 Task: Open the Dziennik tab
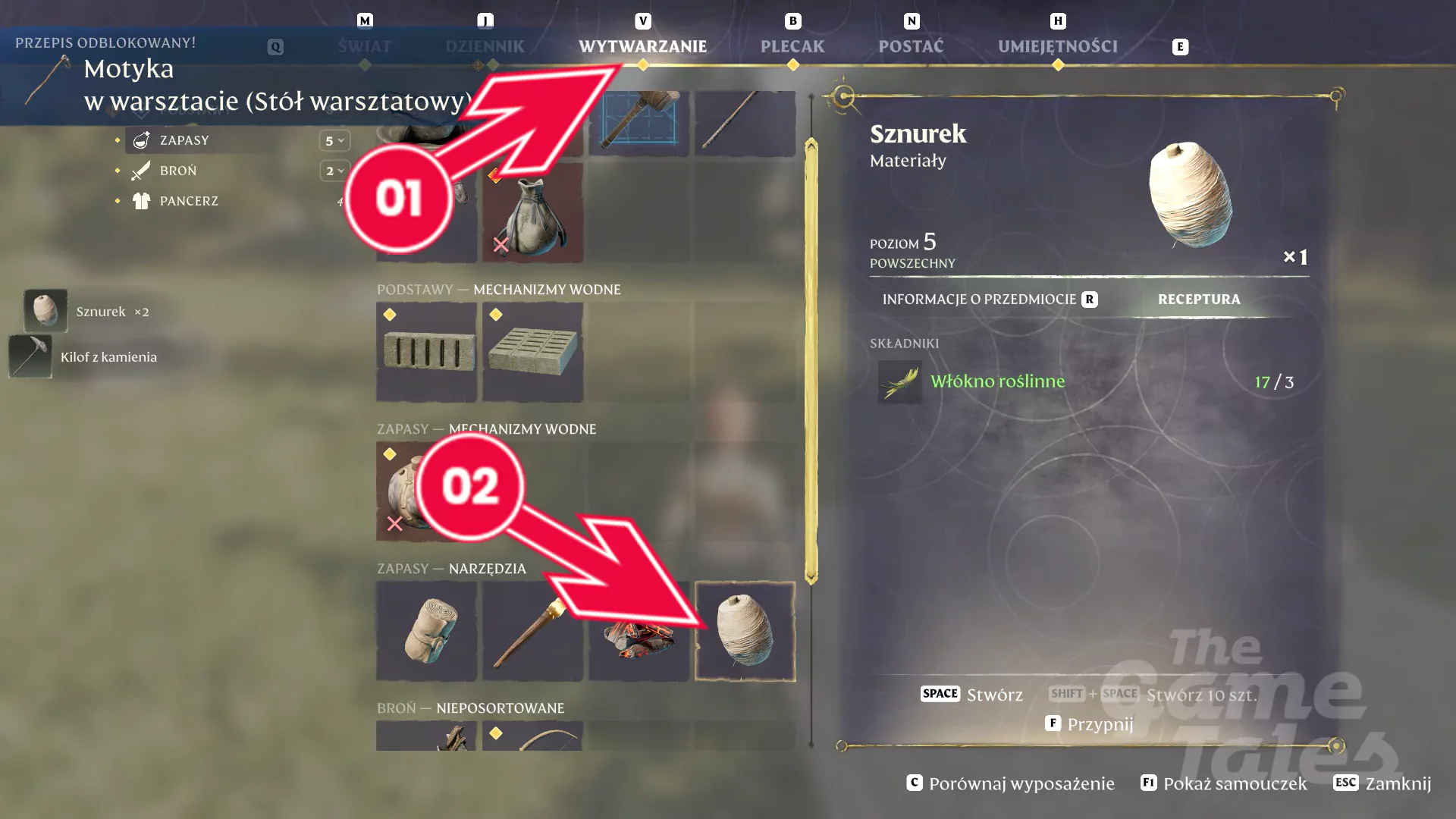click(x=485, y=46)
